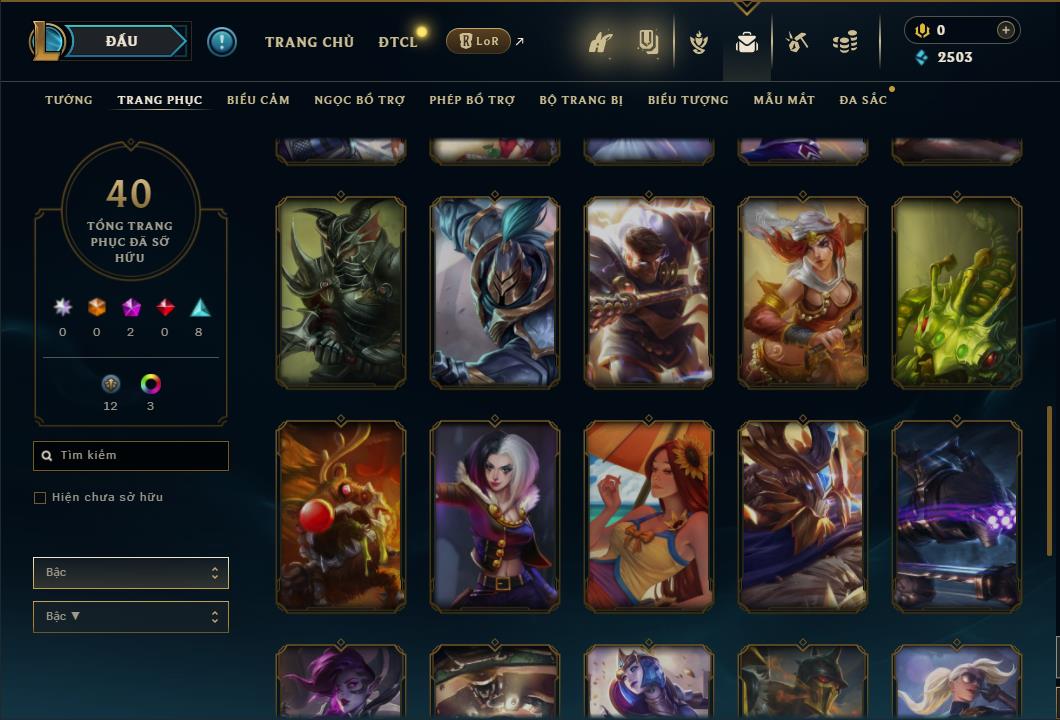This screenshot has width=1060, height=720.
Task: Click the ĐẤU play button
Action: tap(121, 41)
